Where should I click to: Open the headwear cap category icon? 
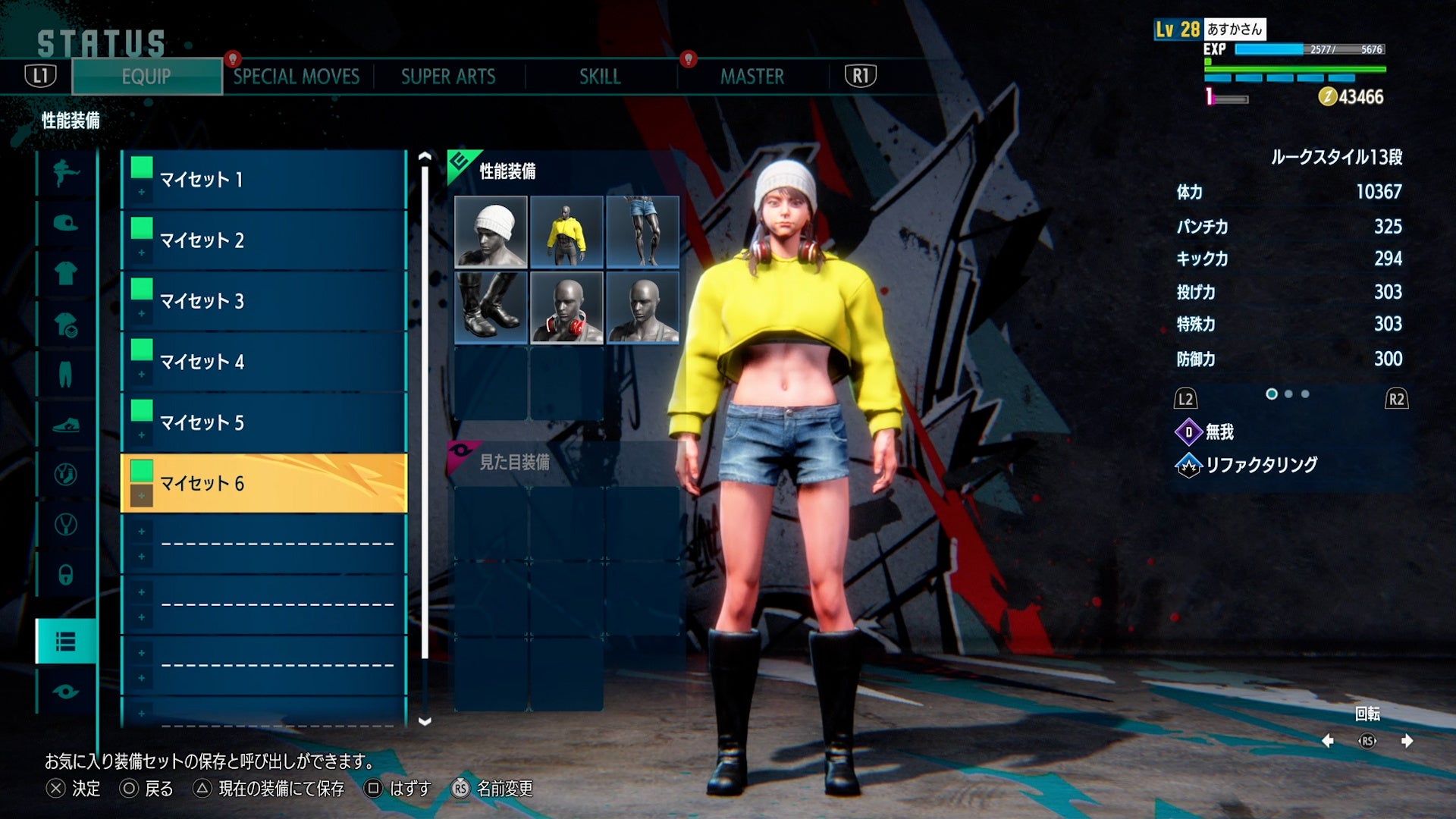[66, 223]
